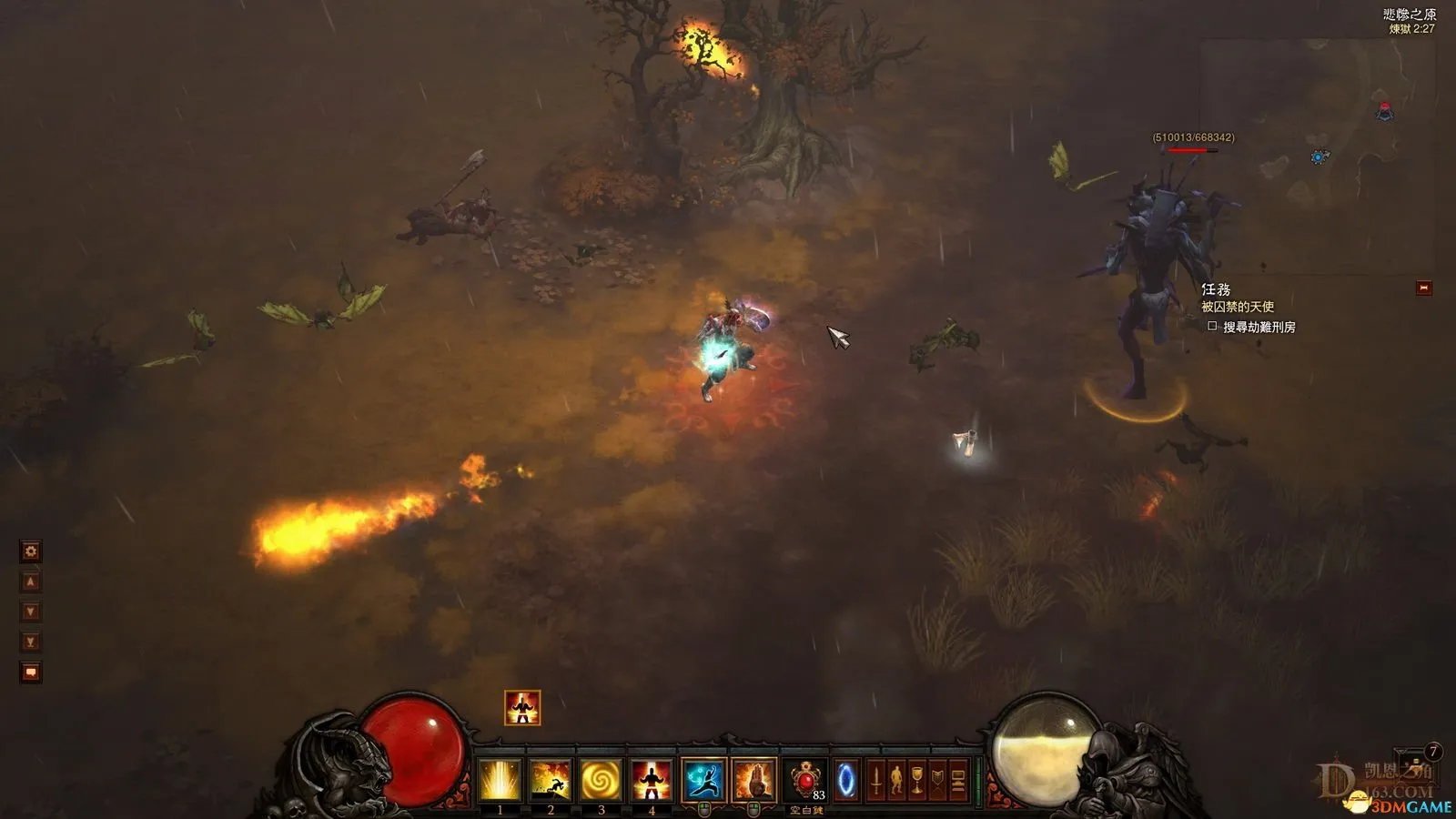Open chat settings gear button
The image size is (1456, 819).
31,551
